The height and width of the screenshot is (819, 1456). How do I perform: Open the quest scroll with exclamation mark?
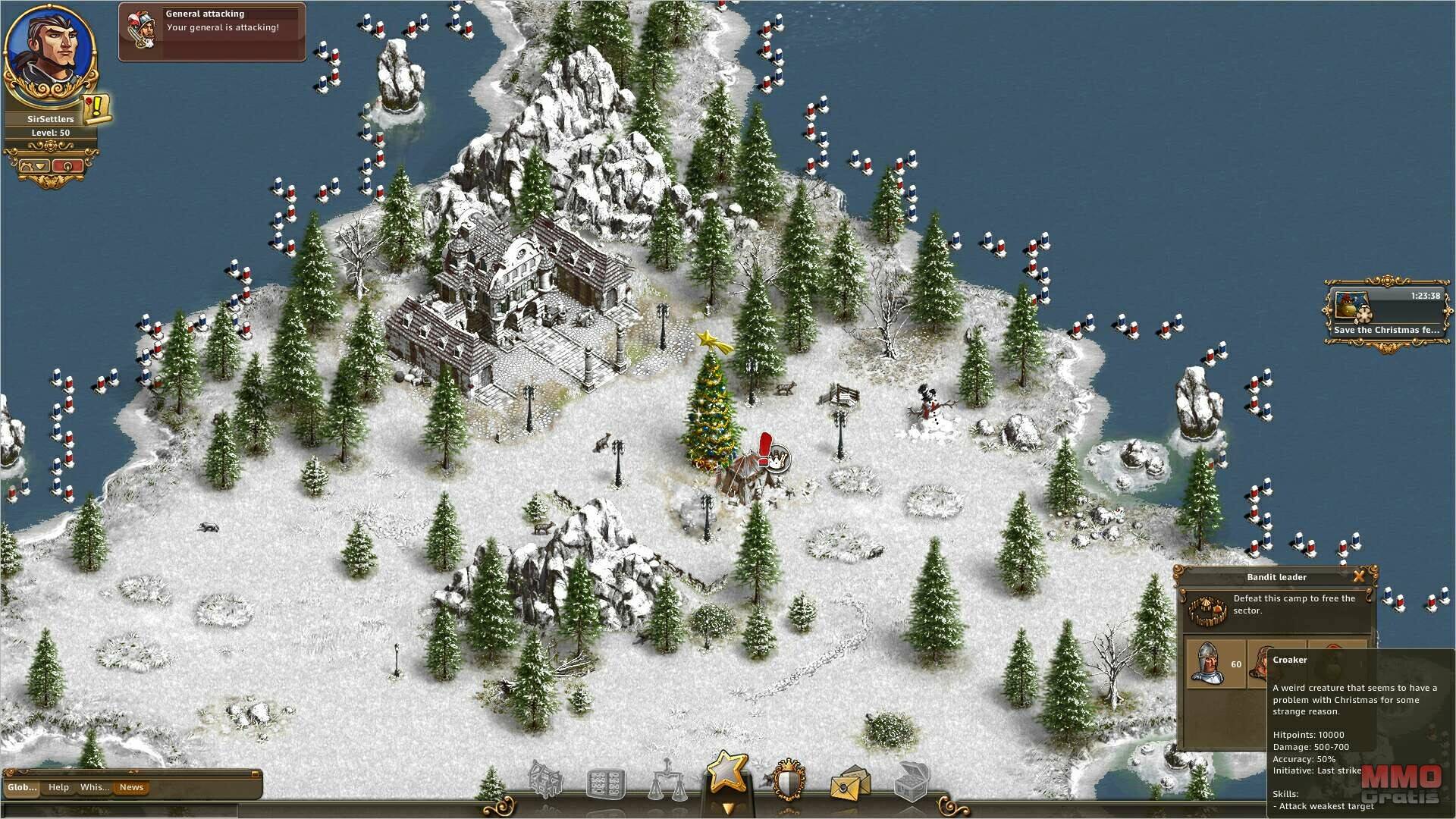(x=97, y=109)
